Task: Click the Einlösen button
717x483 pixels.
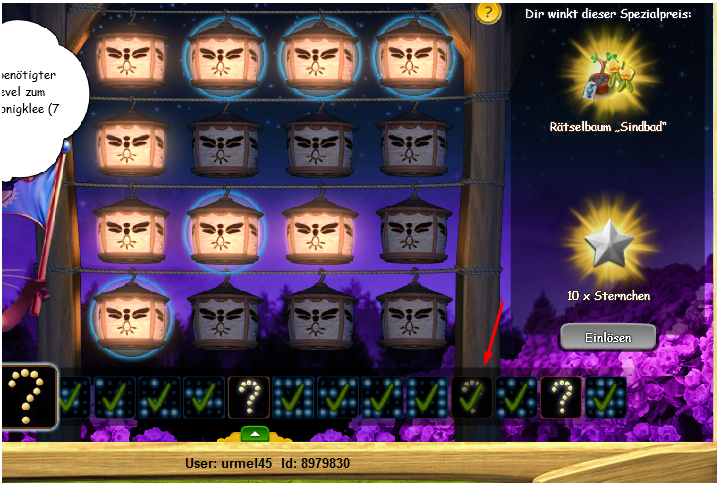Action: pyautogui.click(x=608, y=337)
